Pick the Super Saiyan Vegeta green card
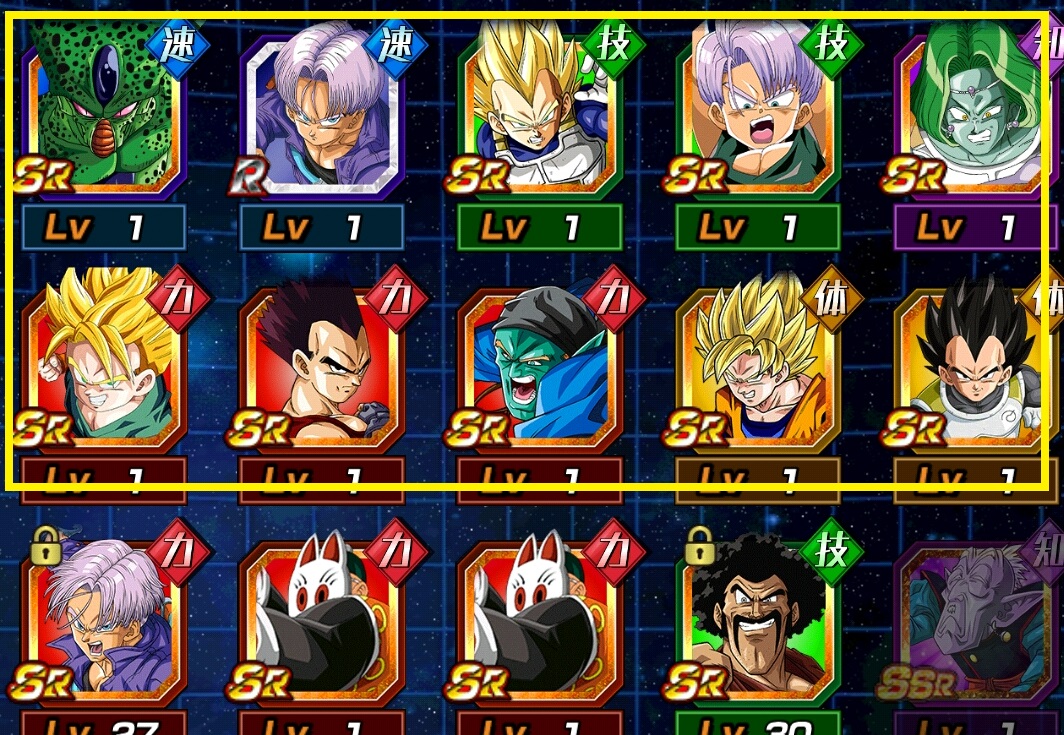Screen dimensions: 1064x735 point(540,110)
